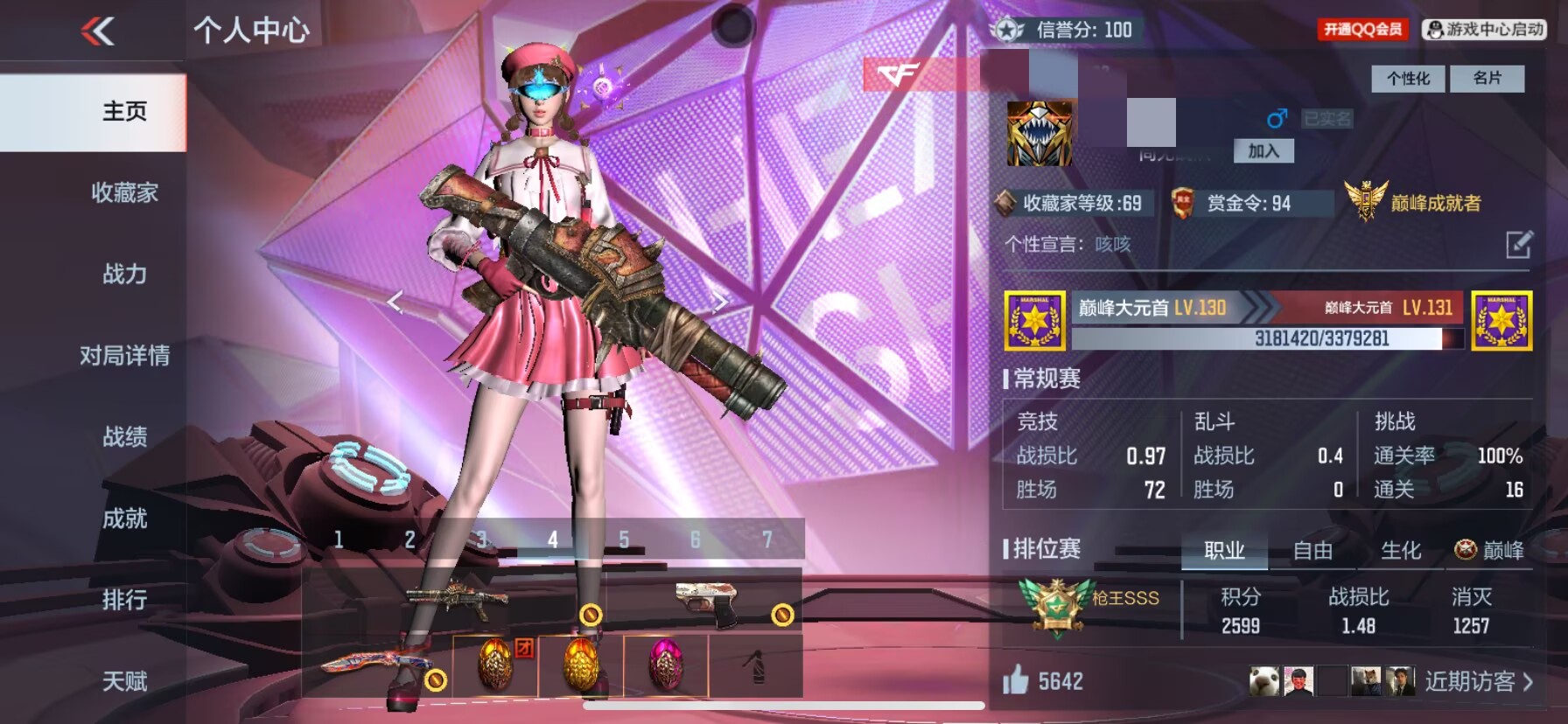Open the 天赋 menu entry
Screen dimensions: 1568x724
[124, 681]
